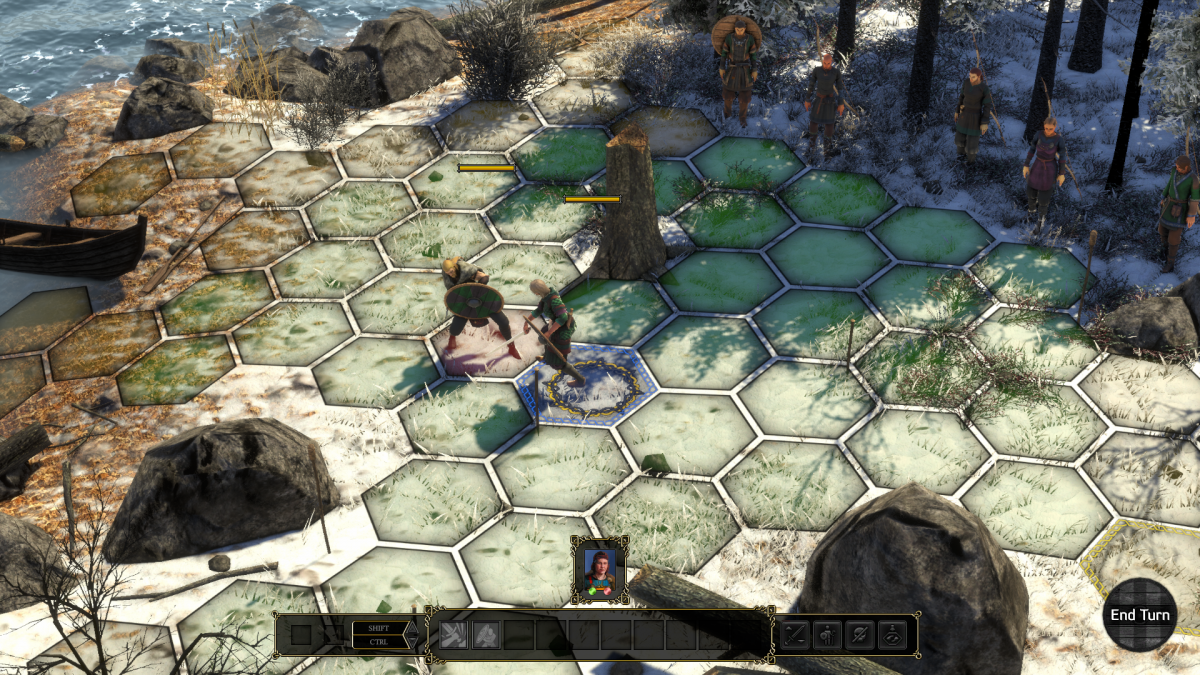Activate the sword slash ability in the hotbar
This screenshot has width=1200, height=675.
454,634
